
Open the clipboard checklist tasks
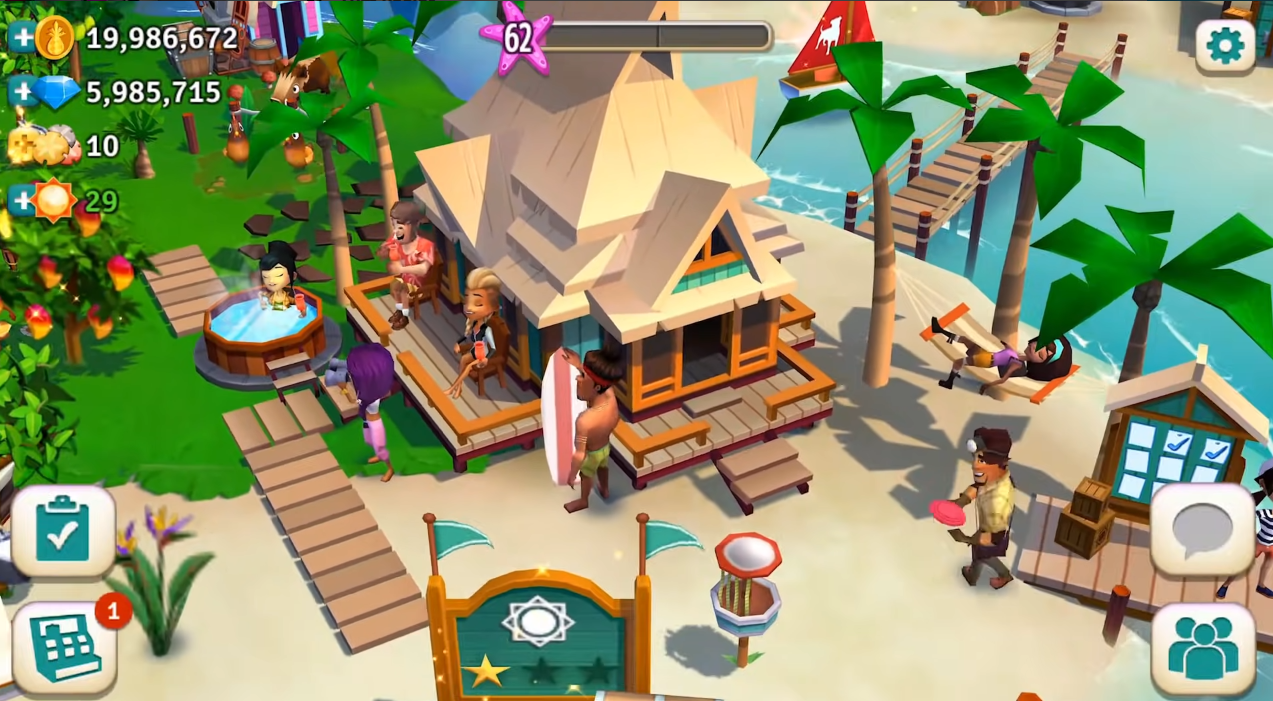point(63,532)
